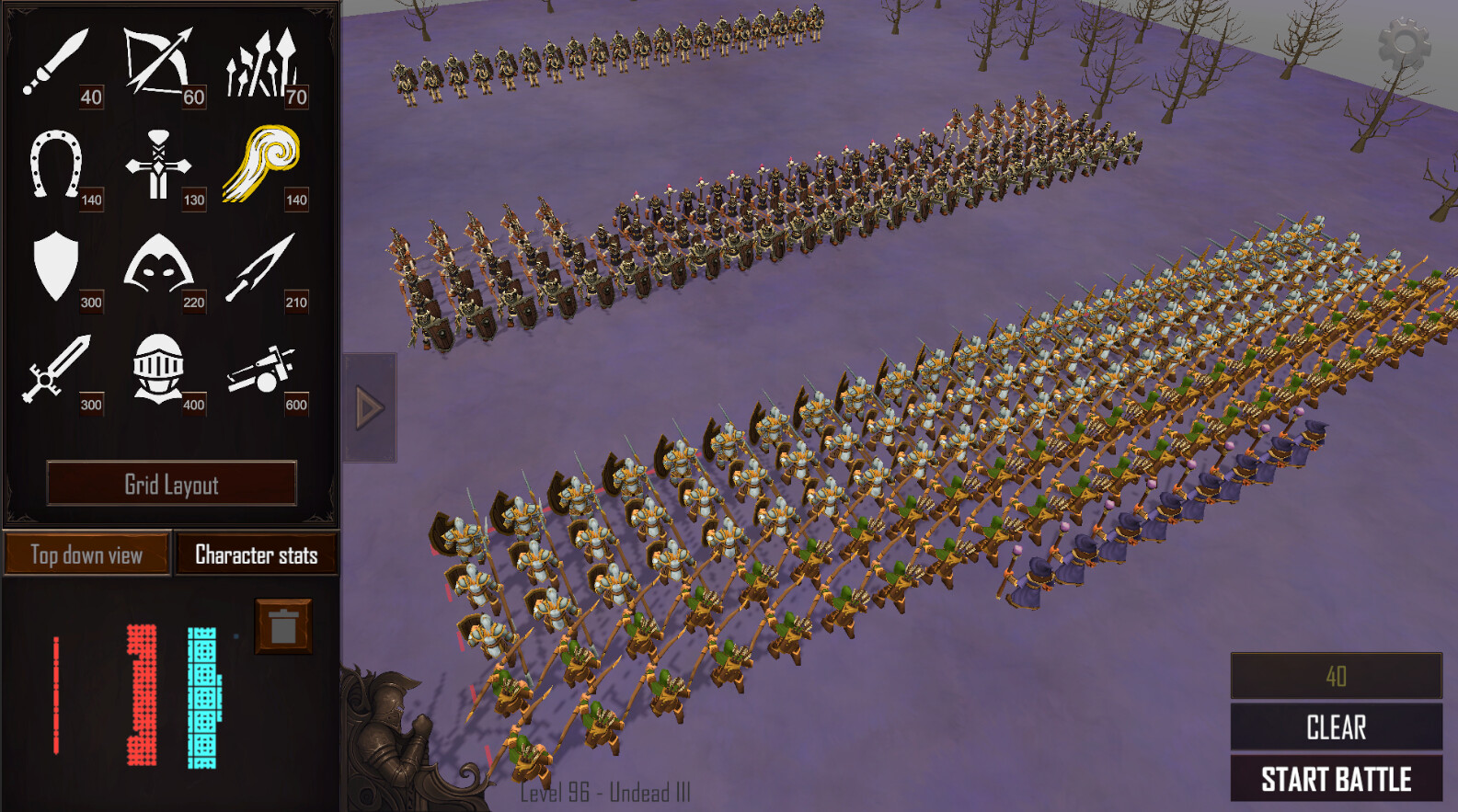Screen dimensions: 1458x812
Task: Toggle Character stats display
Action: pyautogui.click(x=256, y=555)
